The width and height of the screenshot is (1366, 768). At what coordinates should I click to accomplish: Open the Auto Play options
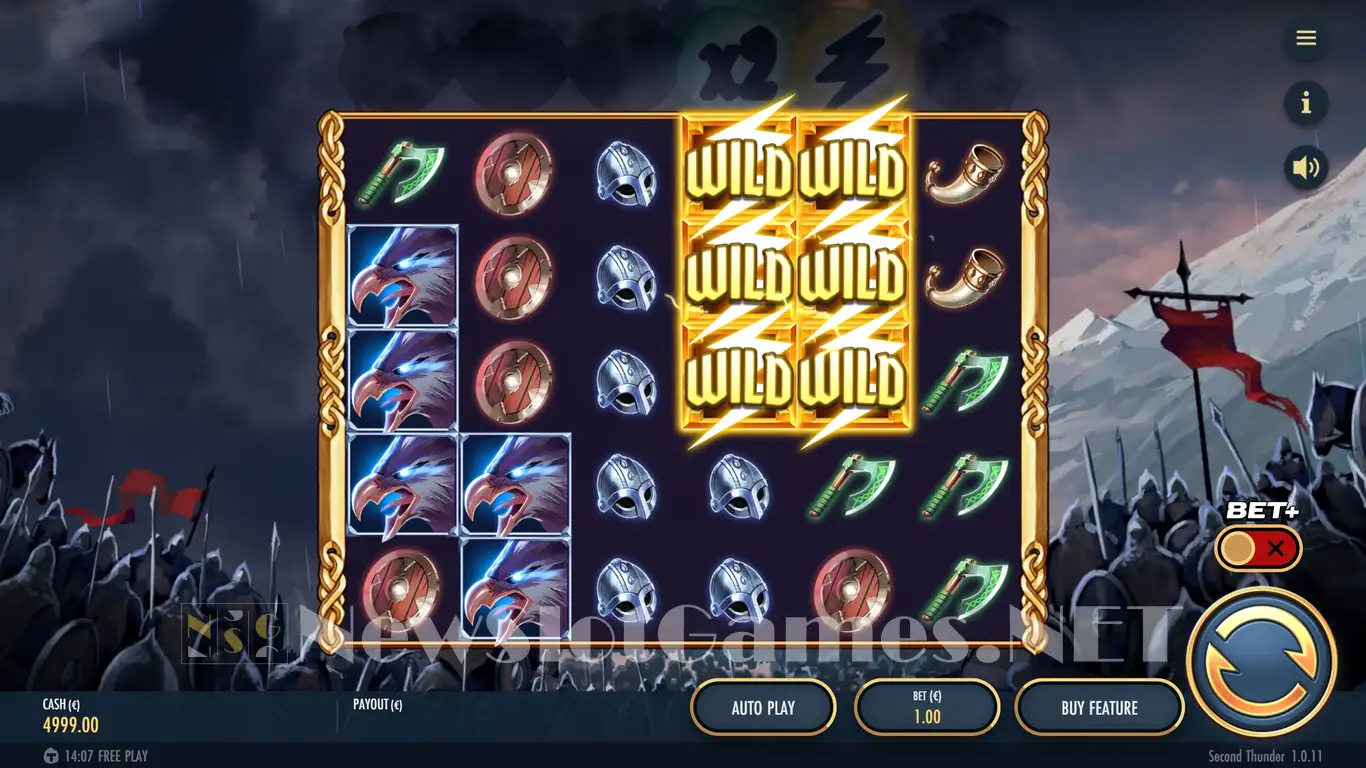pyautogui.click(x=763, y=708)
